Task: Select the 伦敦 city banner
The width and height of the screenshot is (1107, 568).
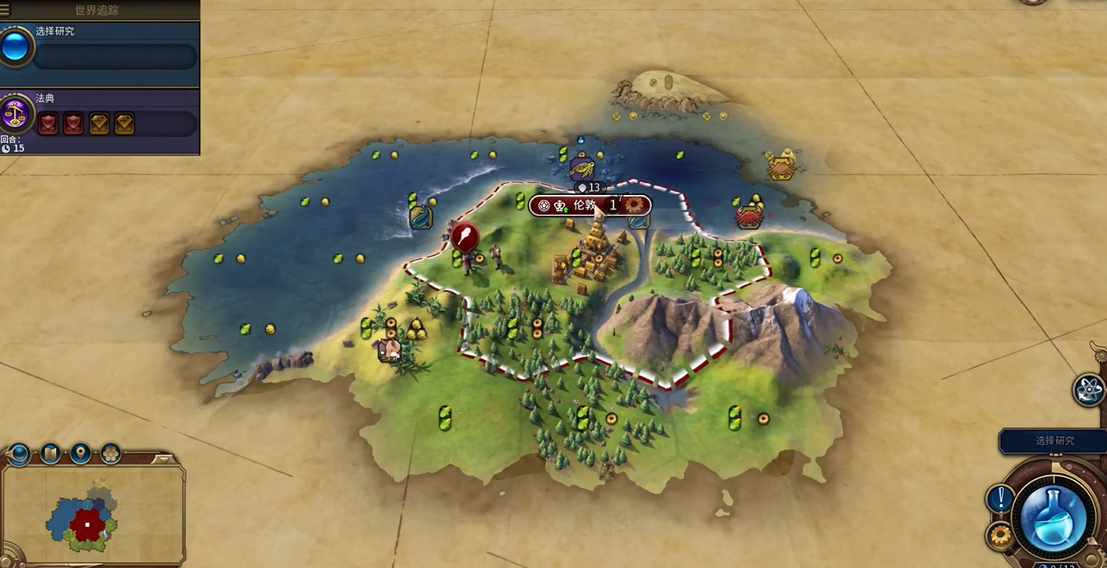Action: (590, 205)
